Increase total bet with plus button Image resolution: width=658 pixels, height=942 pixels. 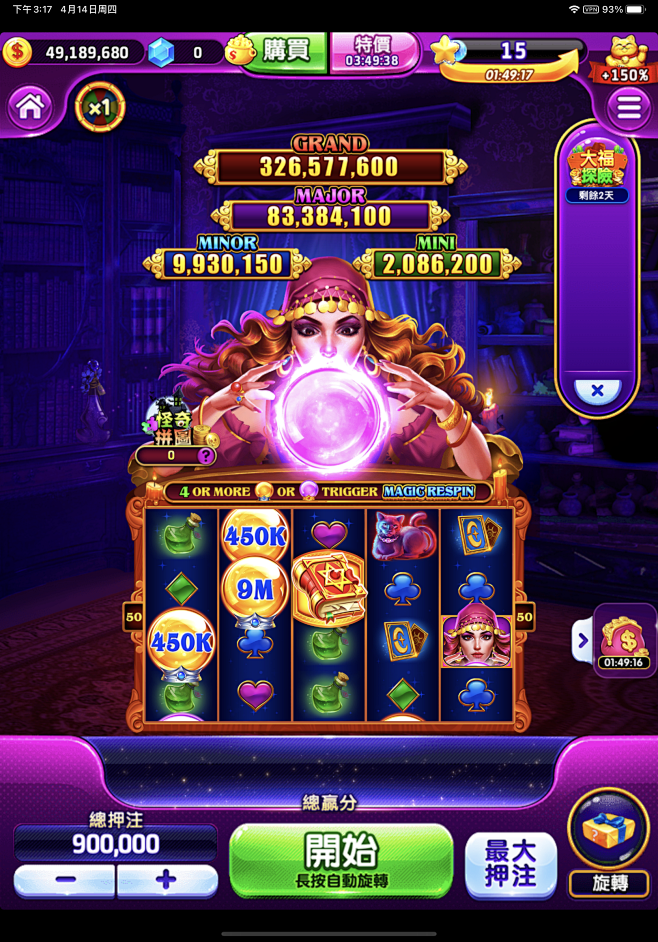click(167, 881)
